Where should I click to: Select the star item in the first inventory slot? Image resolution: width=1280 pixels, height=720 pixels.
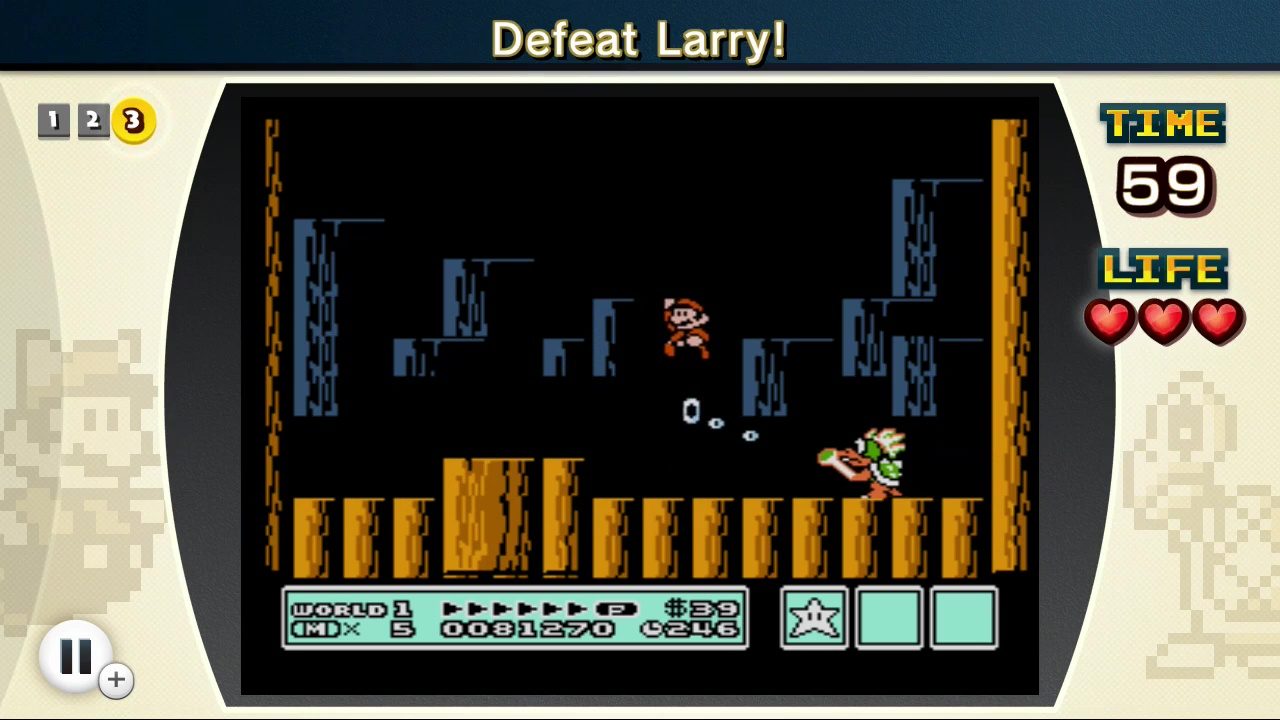point(813,618)
